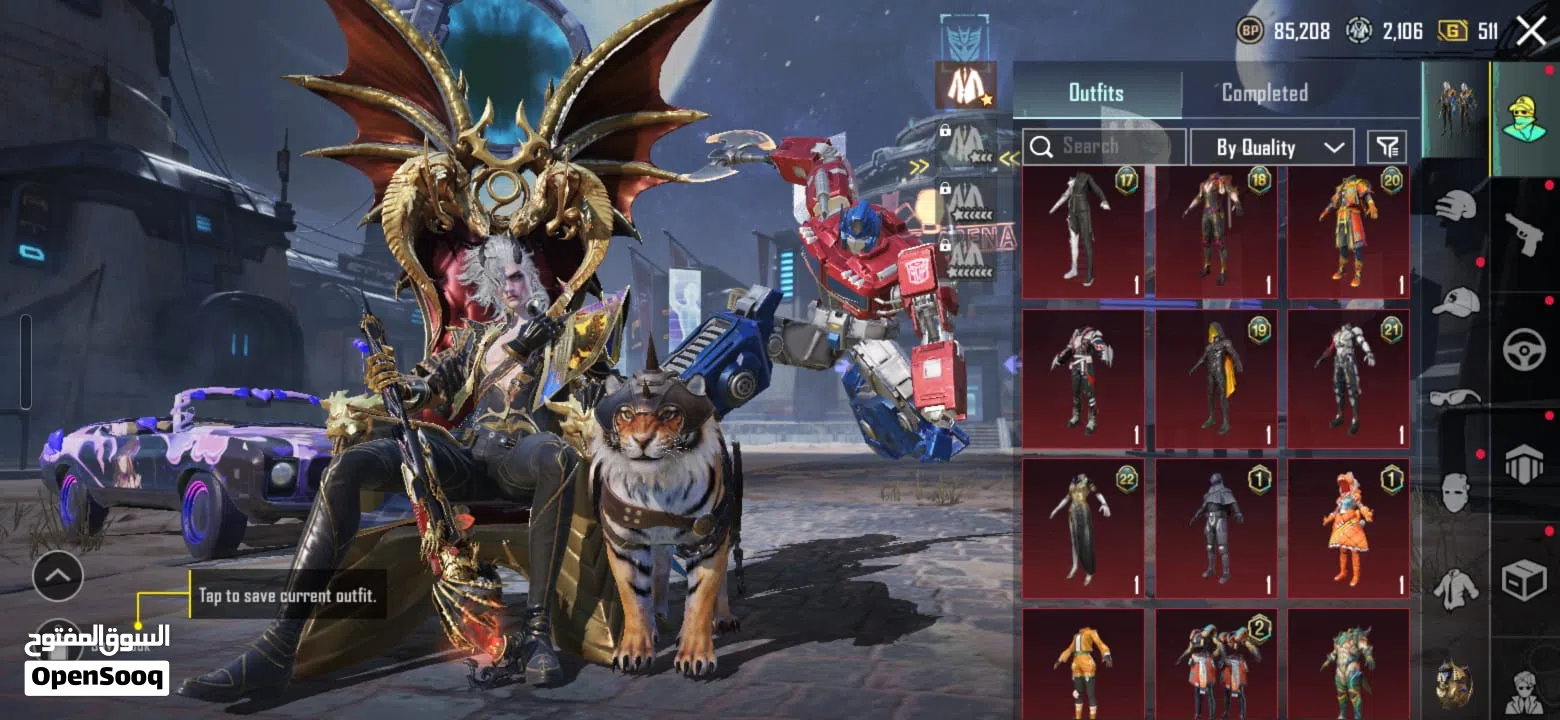The width and height of the screenshot is (1560, 720).
Task: Open the face mask category
Action: [1456, 492]
